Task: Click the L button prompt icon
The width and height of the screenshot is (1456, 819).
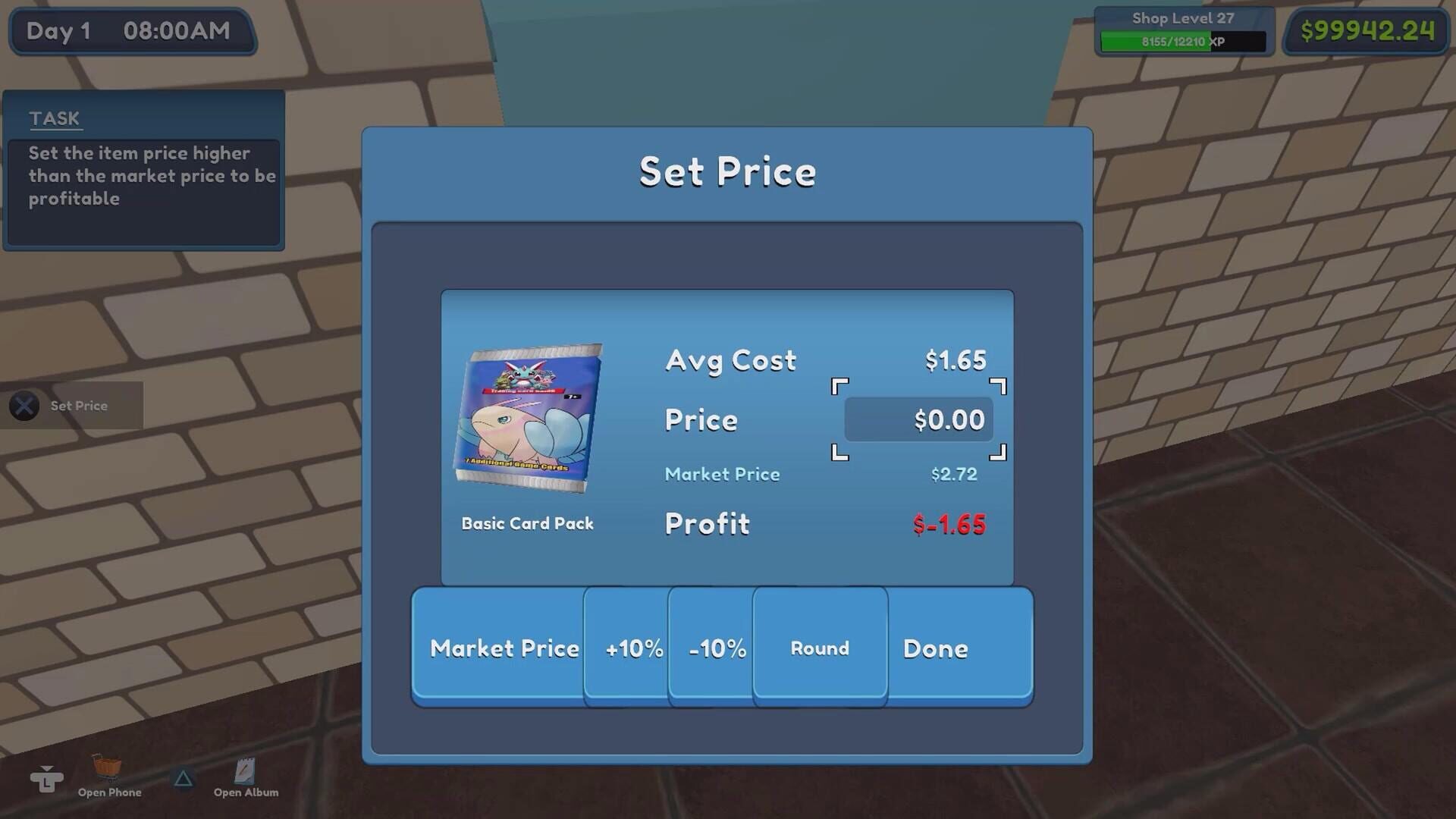Action: pyautogui.click(x=47, y=777)
